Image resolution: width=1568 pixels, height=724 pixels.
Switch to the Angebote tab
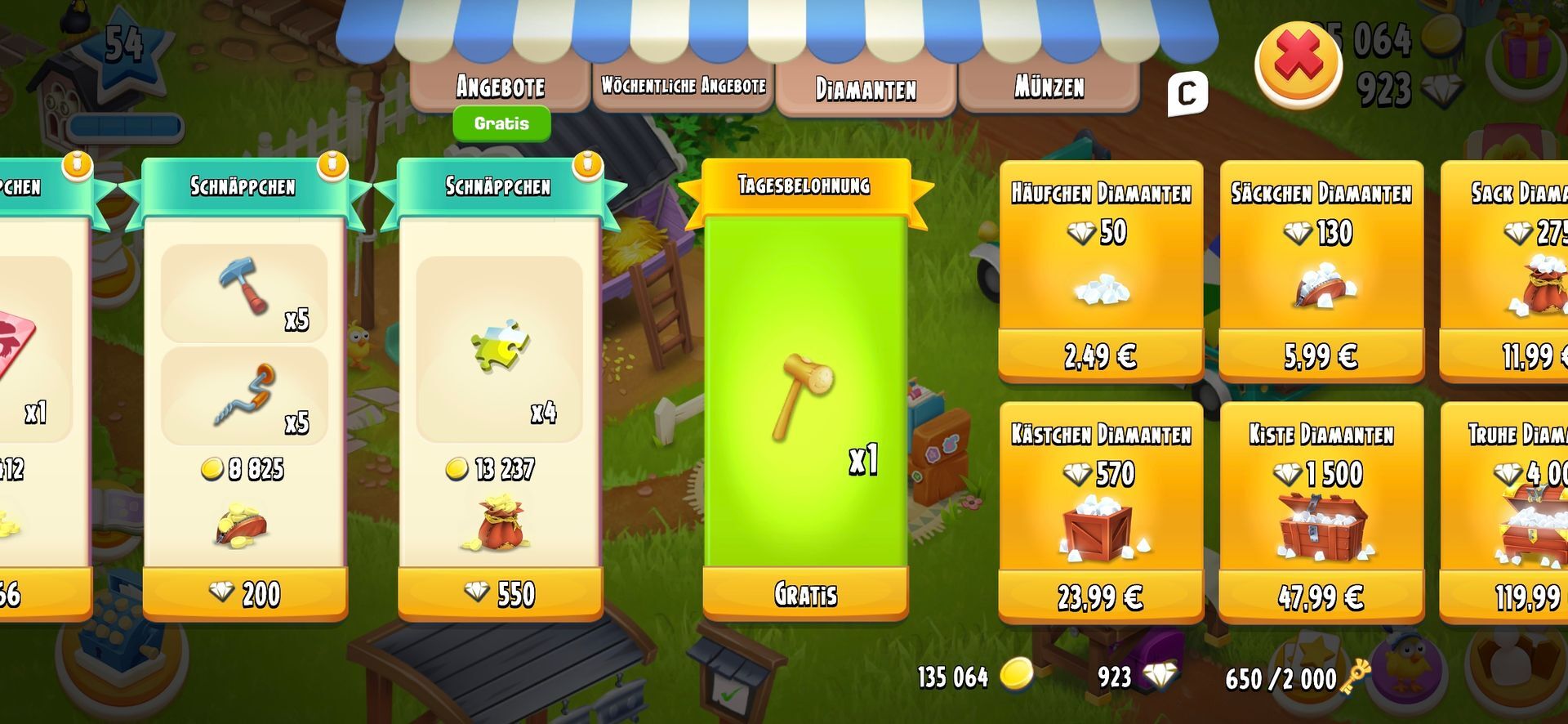click(x=500, y=87)
